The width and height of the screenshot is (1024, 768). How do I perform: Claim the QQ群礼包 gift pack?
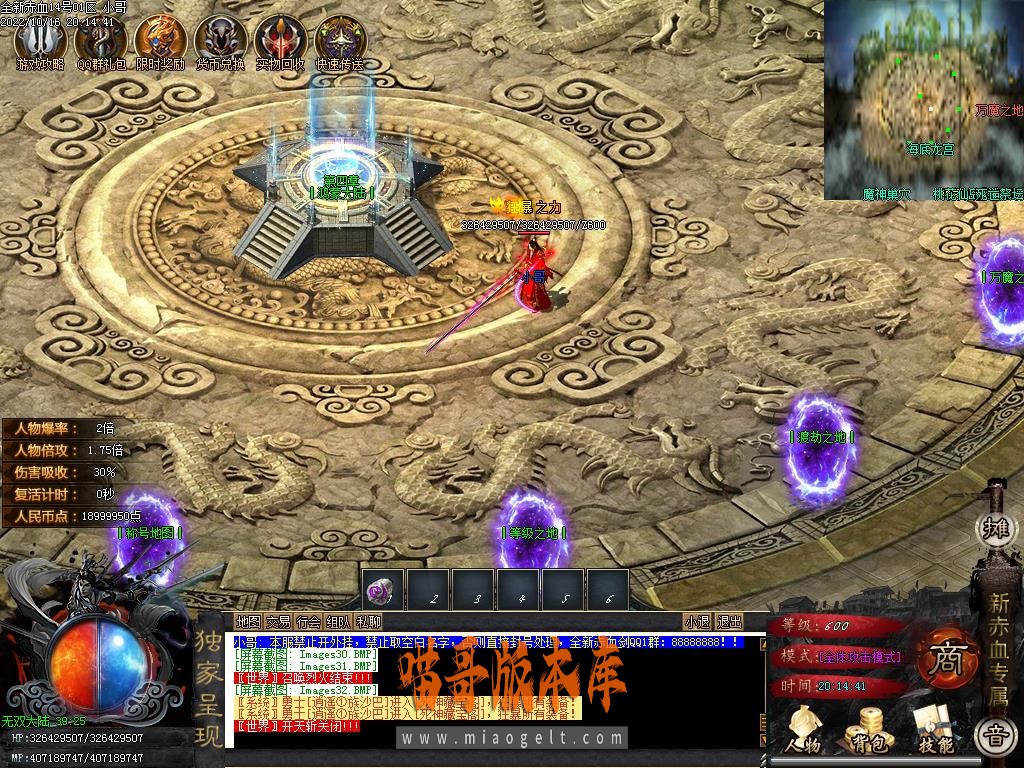tap(101, 40)
